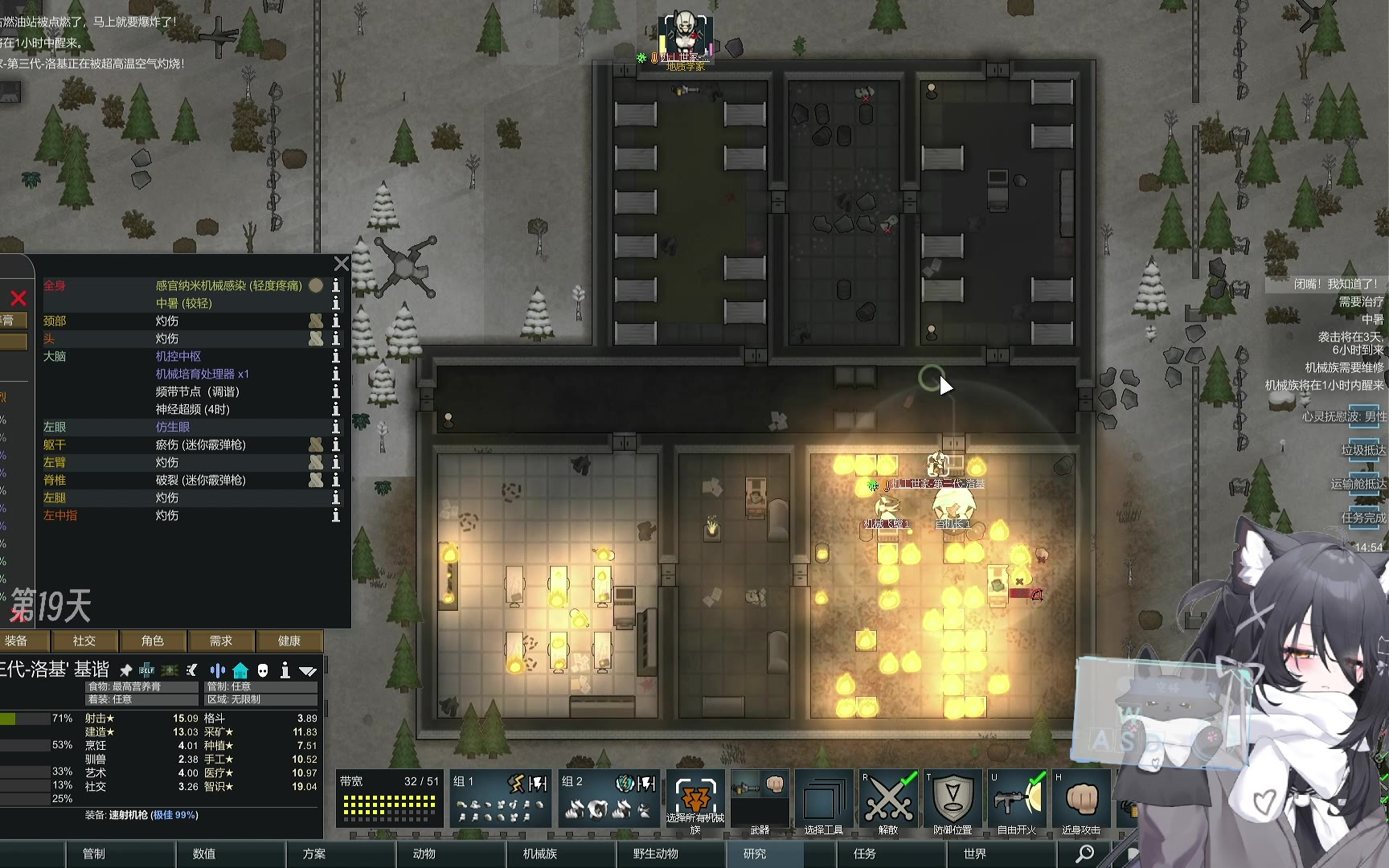The image size is (1389, 868).
Task: Click the magnifier search button in bottom bar
Action: point(1084,854)
